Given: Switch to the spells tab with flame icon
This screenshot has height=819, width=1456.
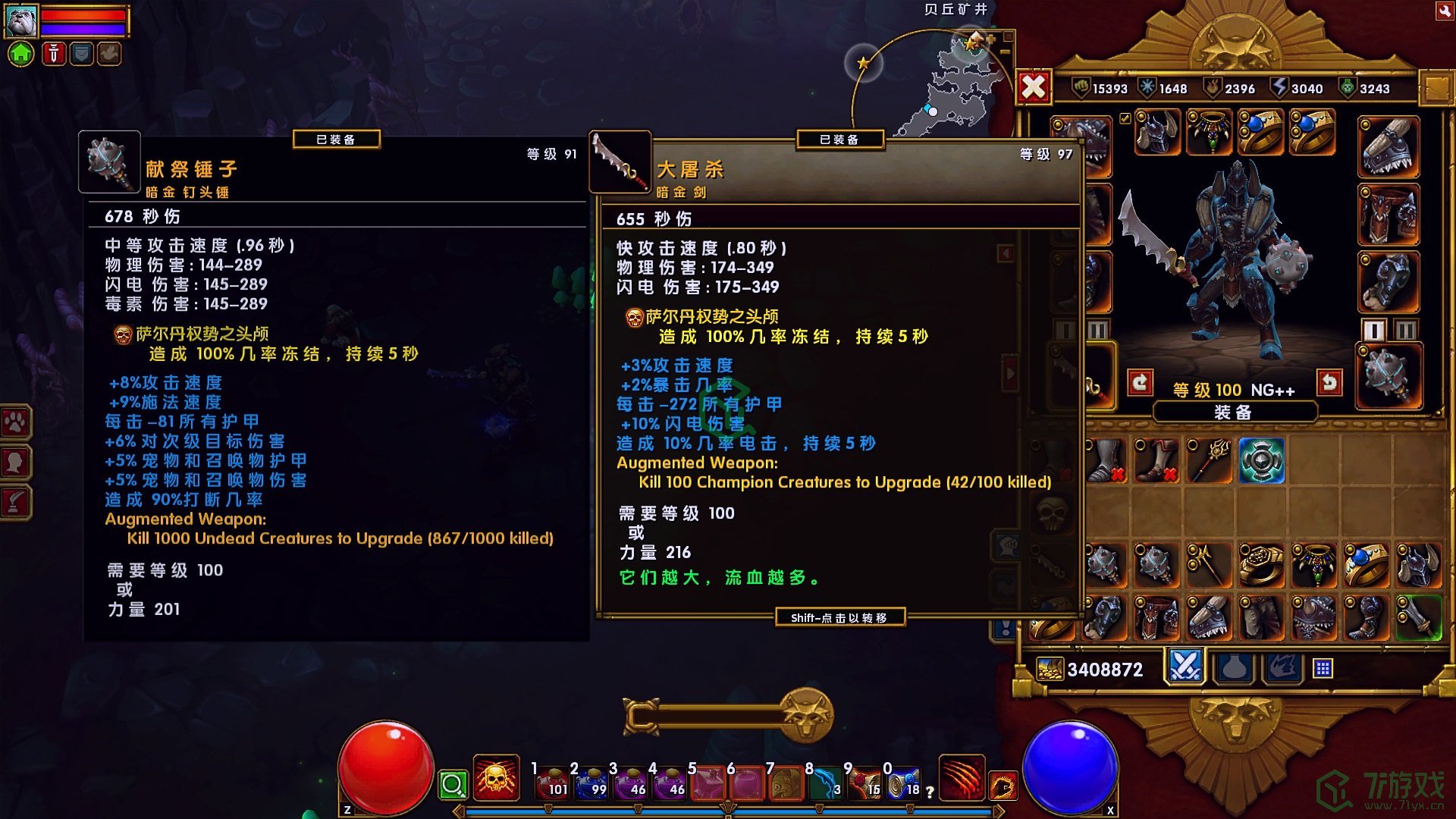Looking at the screenshot, I should (1283, 668).
